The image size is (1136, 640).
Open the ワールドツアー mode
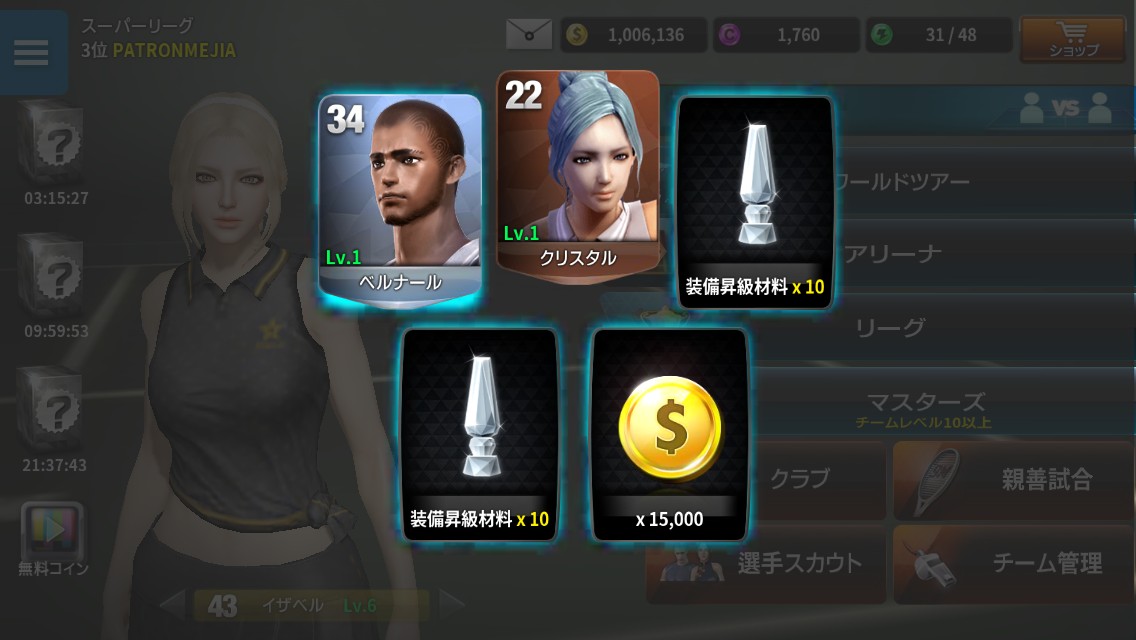point(900,182)
